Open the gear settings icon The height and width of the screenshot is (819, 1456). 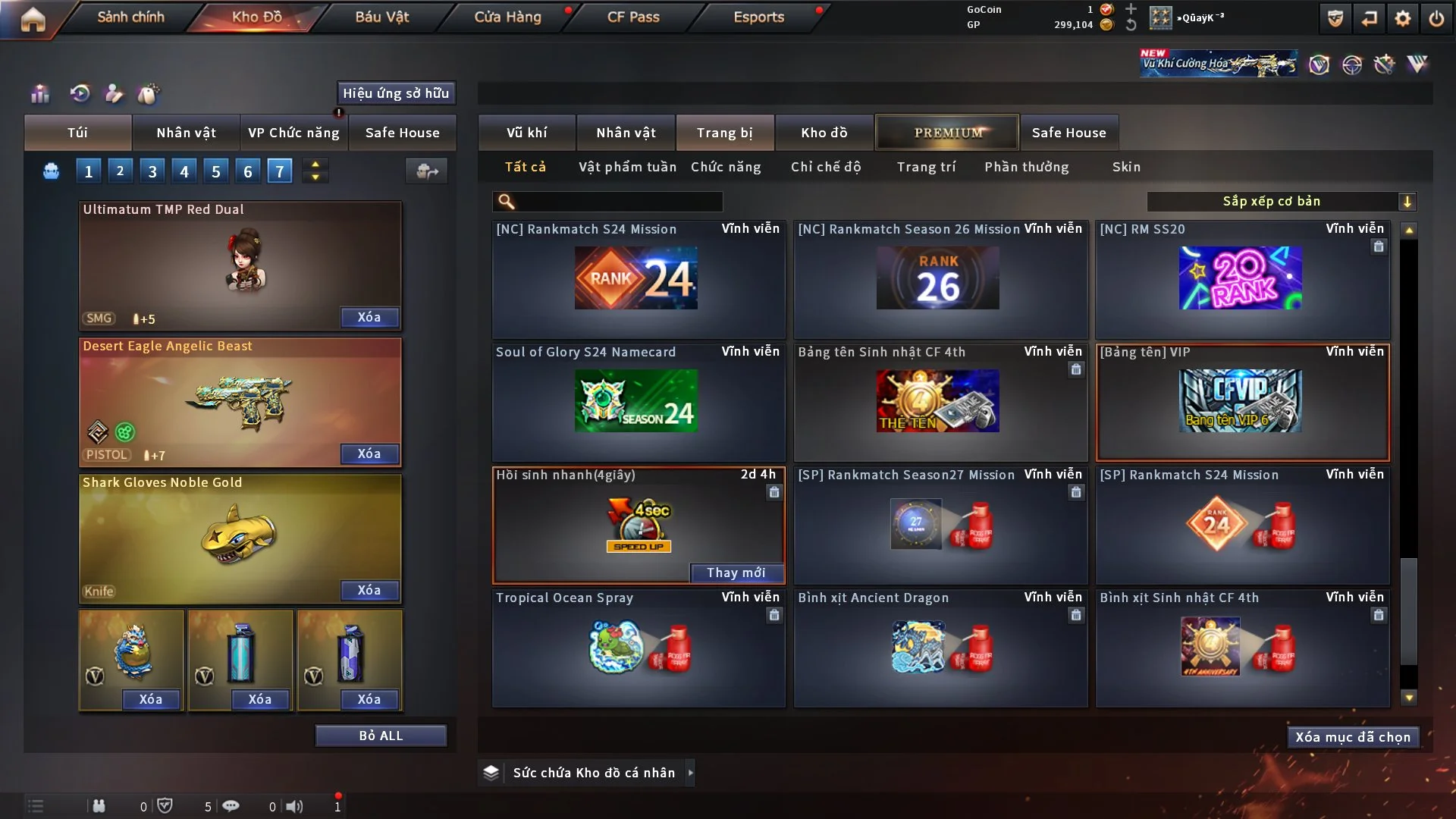coord(1402,19)
